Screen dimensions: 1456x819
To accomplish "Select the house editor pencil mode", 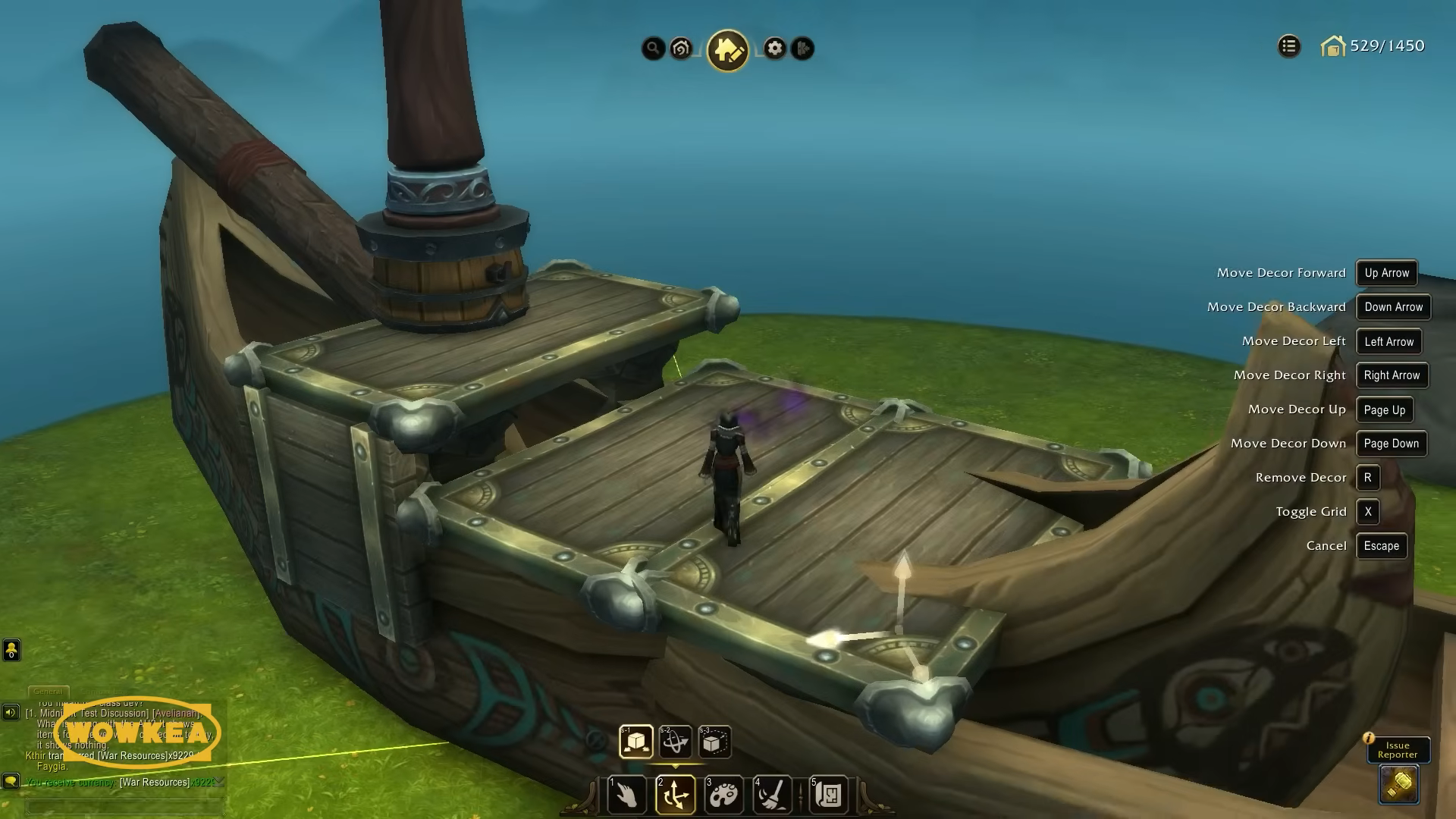I will pos(727,50).
